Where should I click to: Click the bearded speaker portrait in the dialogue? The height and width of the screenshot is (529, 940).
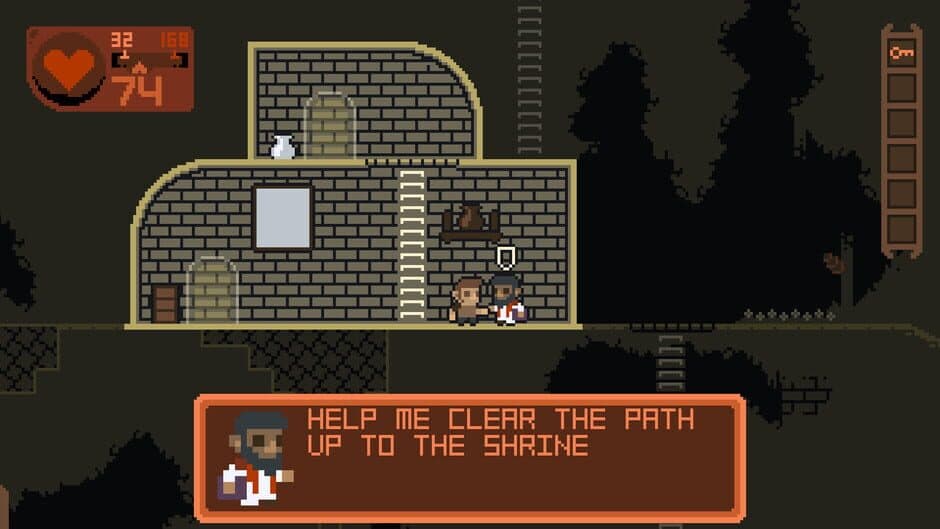(256, 456)
